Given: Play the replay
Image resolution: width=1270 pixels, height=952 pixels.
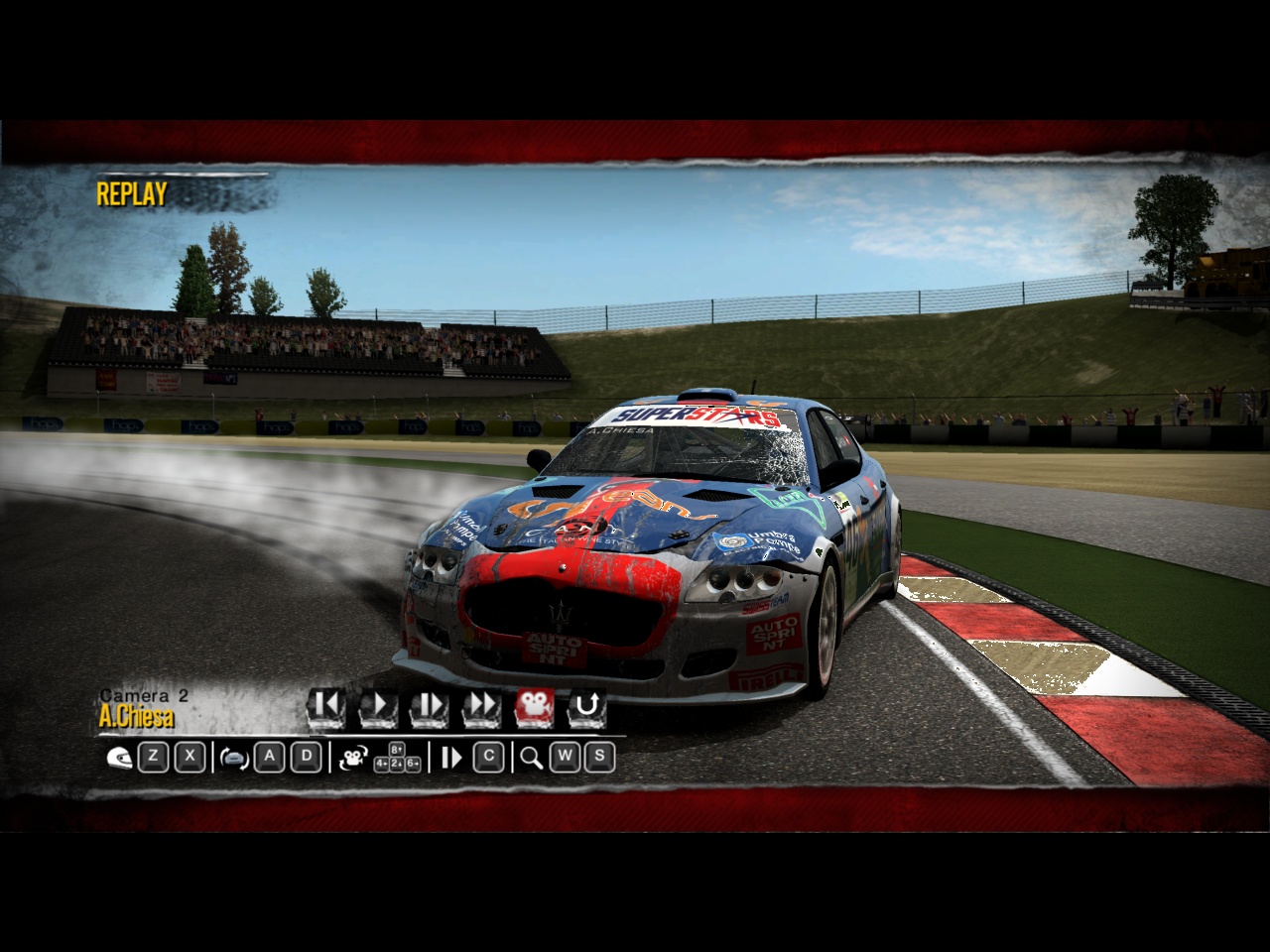Looking at the screenshot, I should [378, 706].
